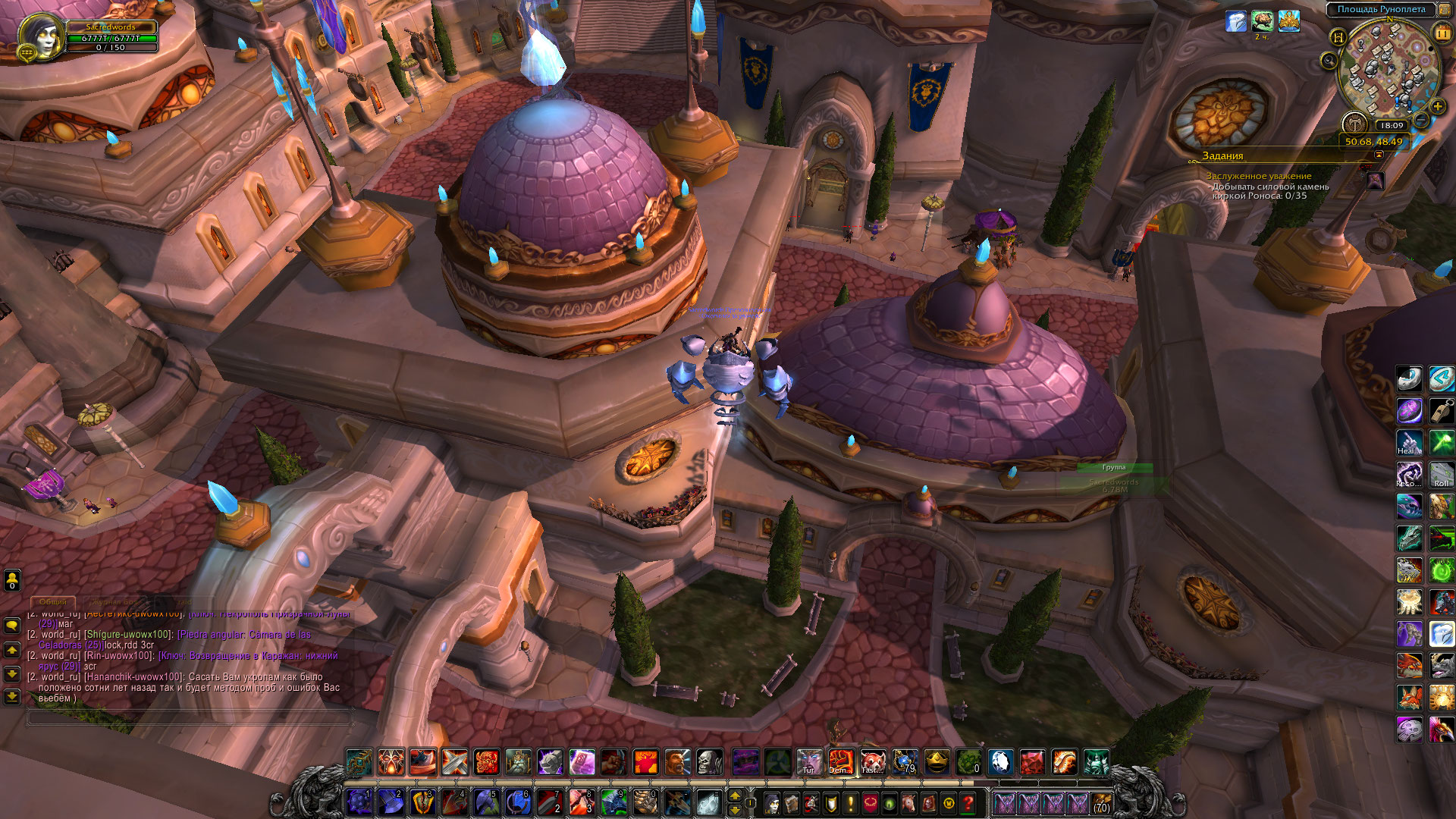Click the Площадь Руноплета zone name button
Viewport: 1456px width, 819px height.
(1380, 9)
